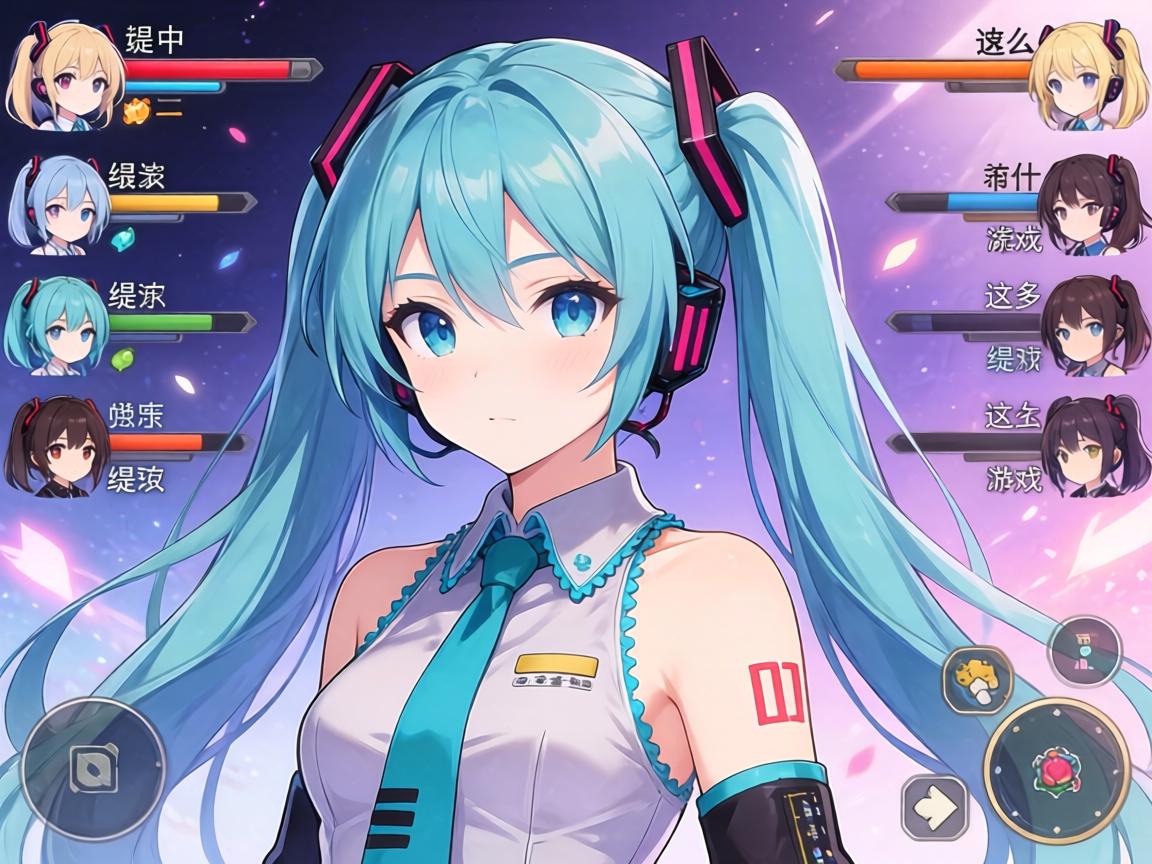Activate the yellow mushroom item button
The height and width of the screenshot is (864, 1152).
pos(977,680)
